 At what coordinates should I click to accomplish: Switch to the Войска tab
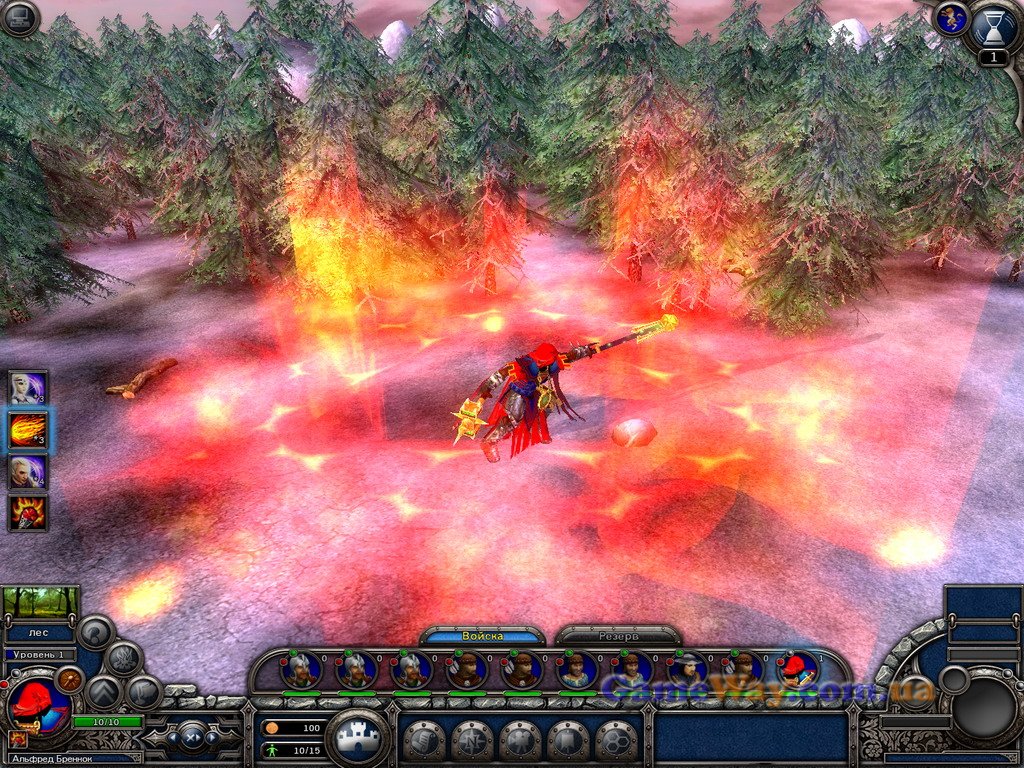[x=483, y=636]
